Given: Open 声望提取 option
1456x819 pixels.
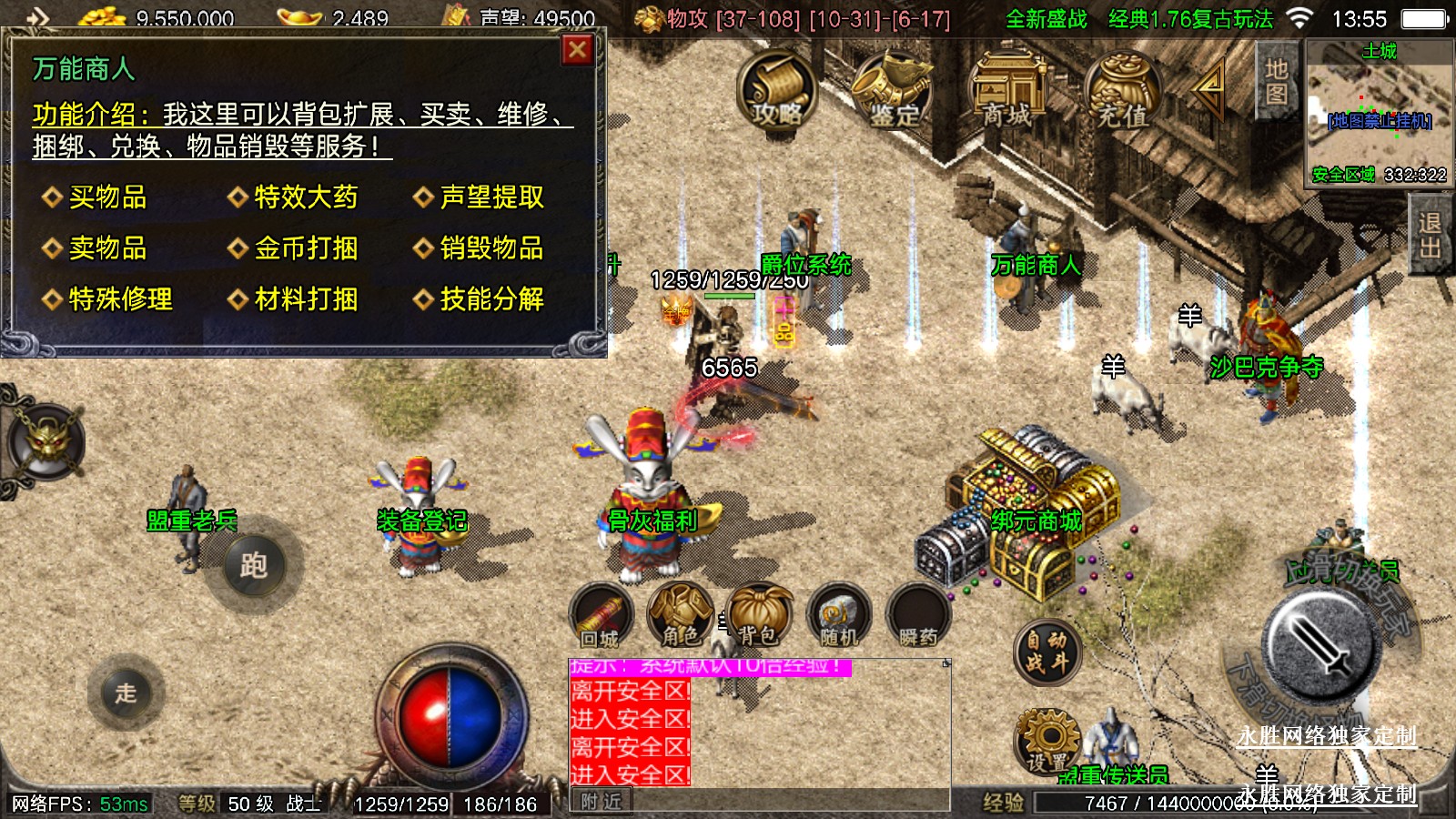Looking at the screenshot, I should point(491,197).
